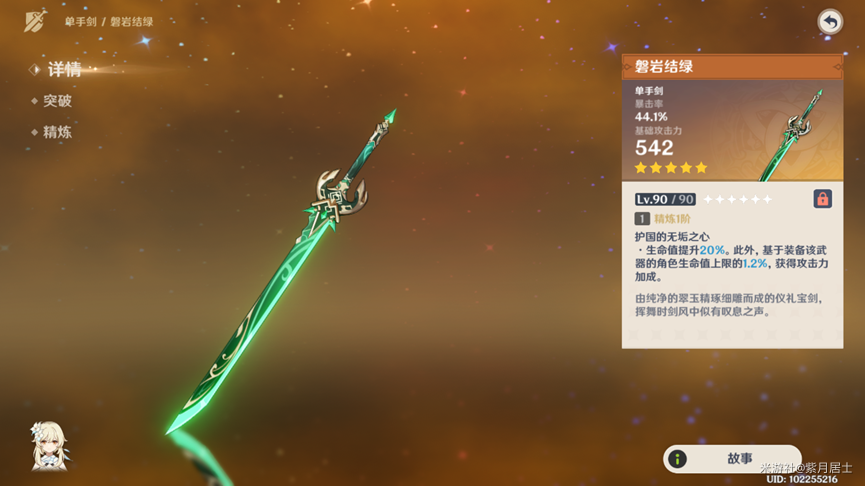Open the 故事 story button
Screen dimensions: 865x486
coord(732,459)
